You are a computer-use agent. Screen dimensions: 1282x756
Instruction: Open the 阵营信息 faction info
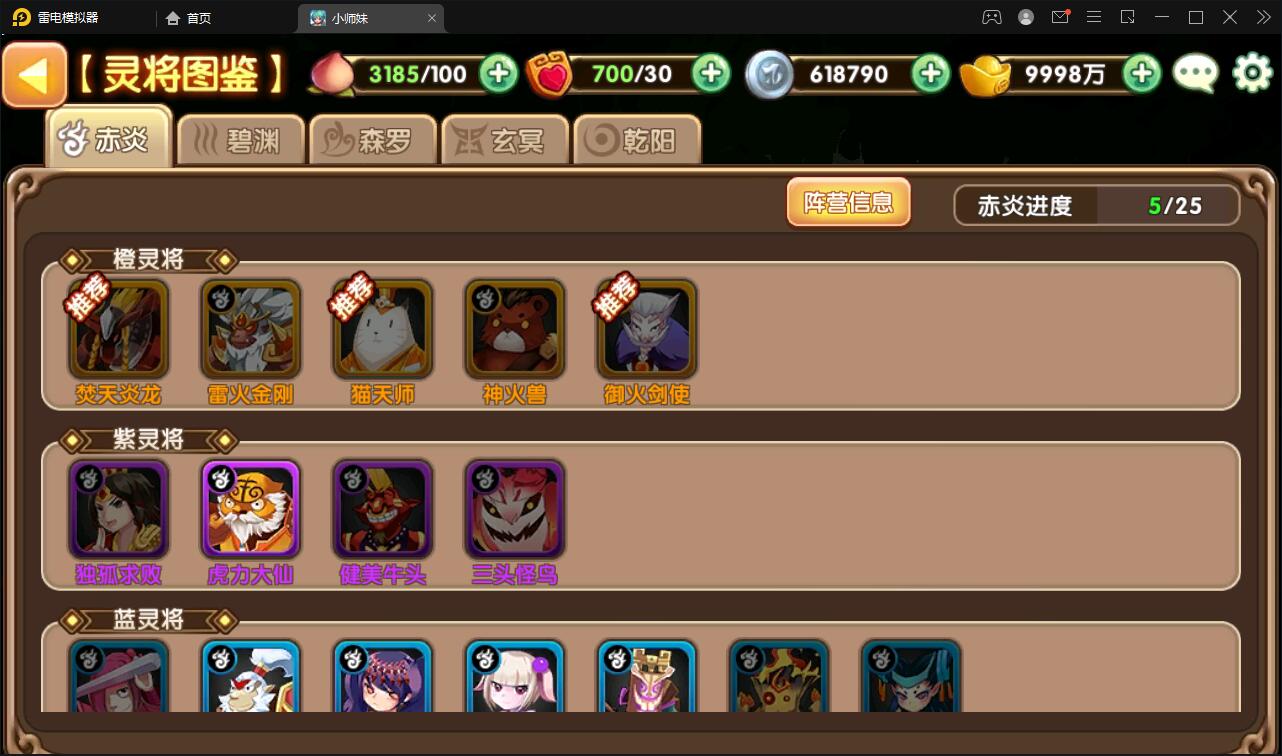click(x=848, y=203)
